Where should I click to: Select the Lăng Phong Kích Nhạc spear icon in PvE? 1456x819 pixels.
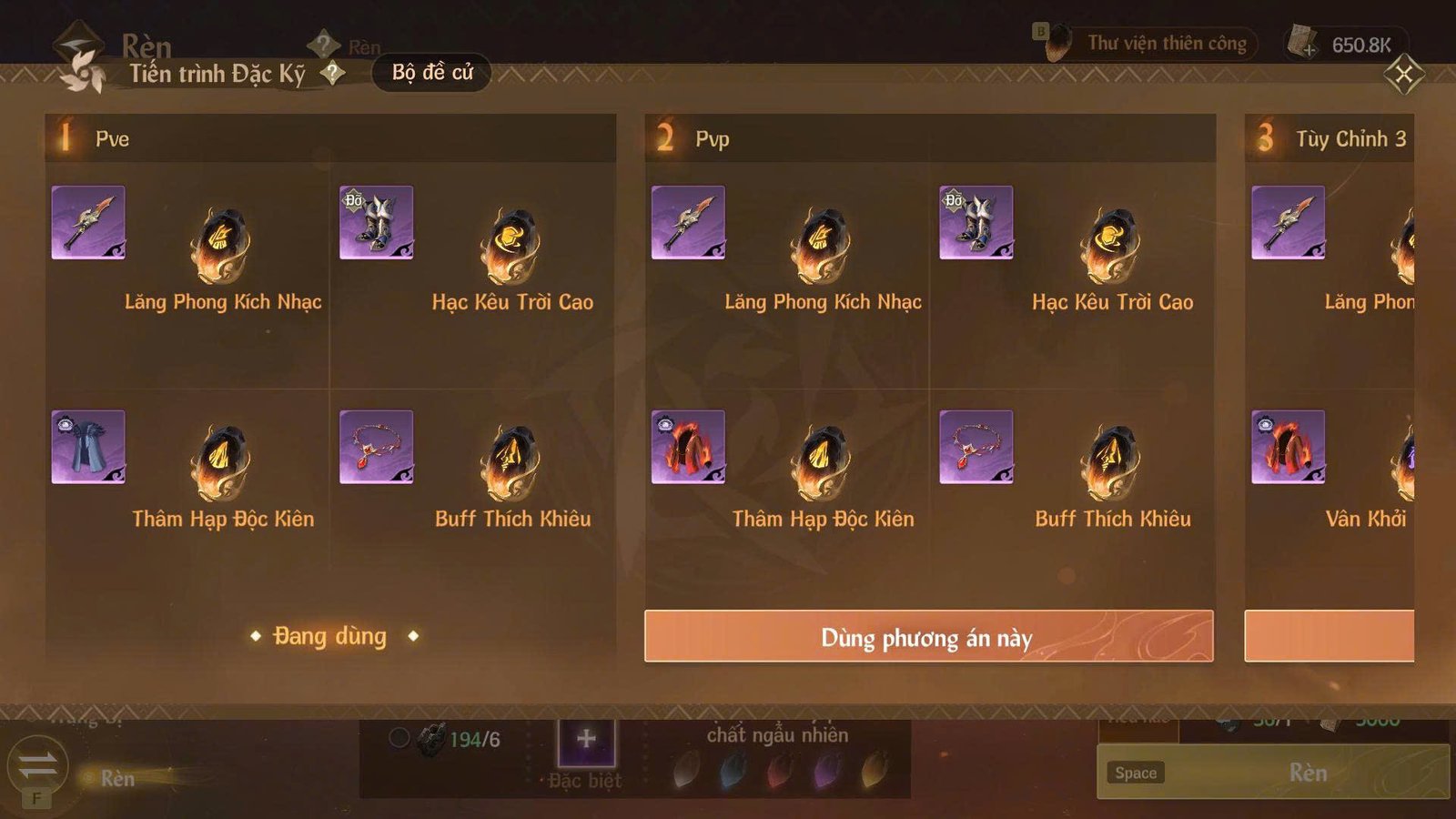point(88,230)
